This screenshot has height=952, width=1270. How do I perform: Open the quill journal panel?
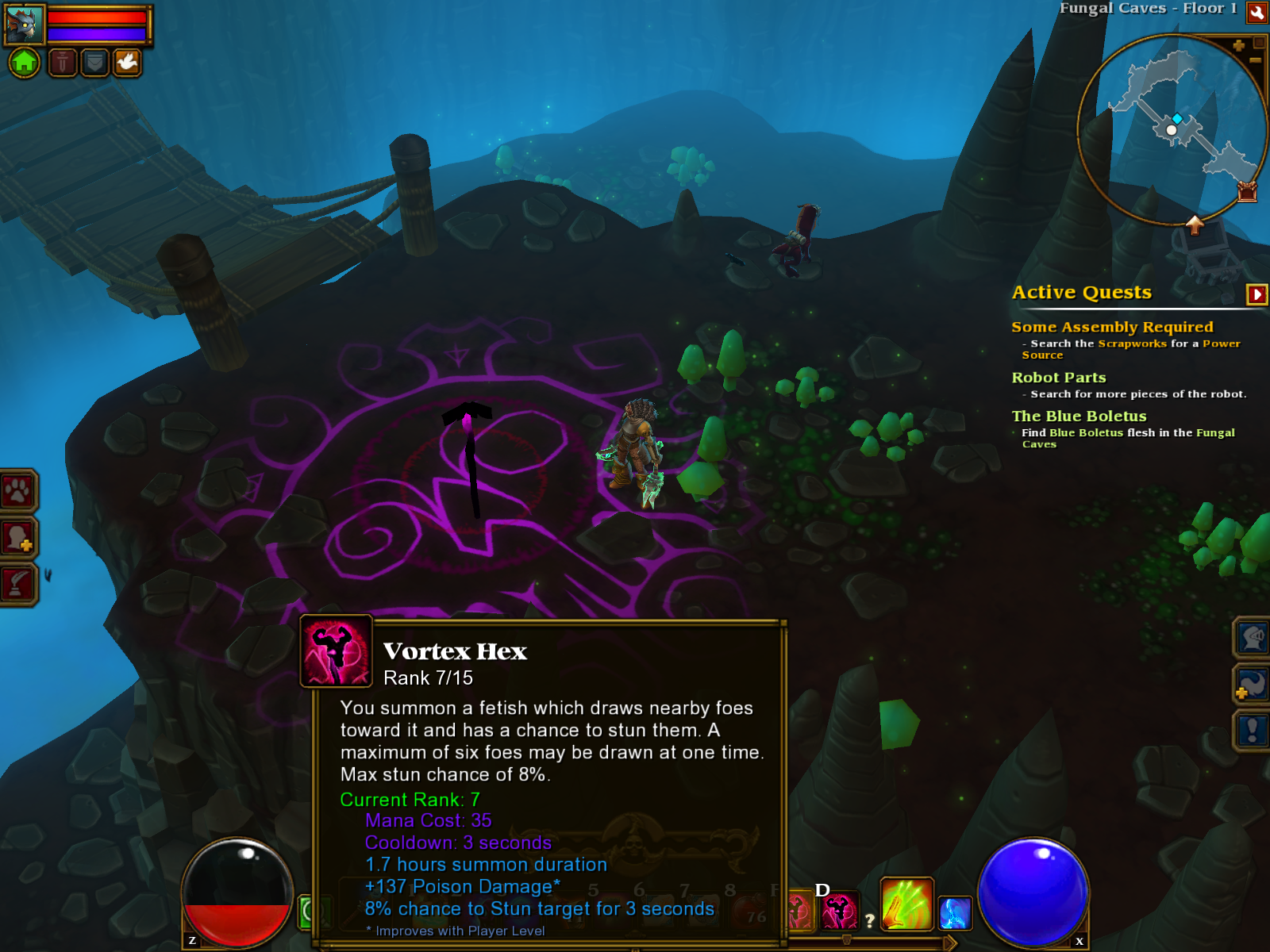[17, 585]
